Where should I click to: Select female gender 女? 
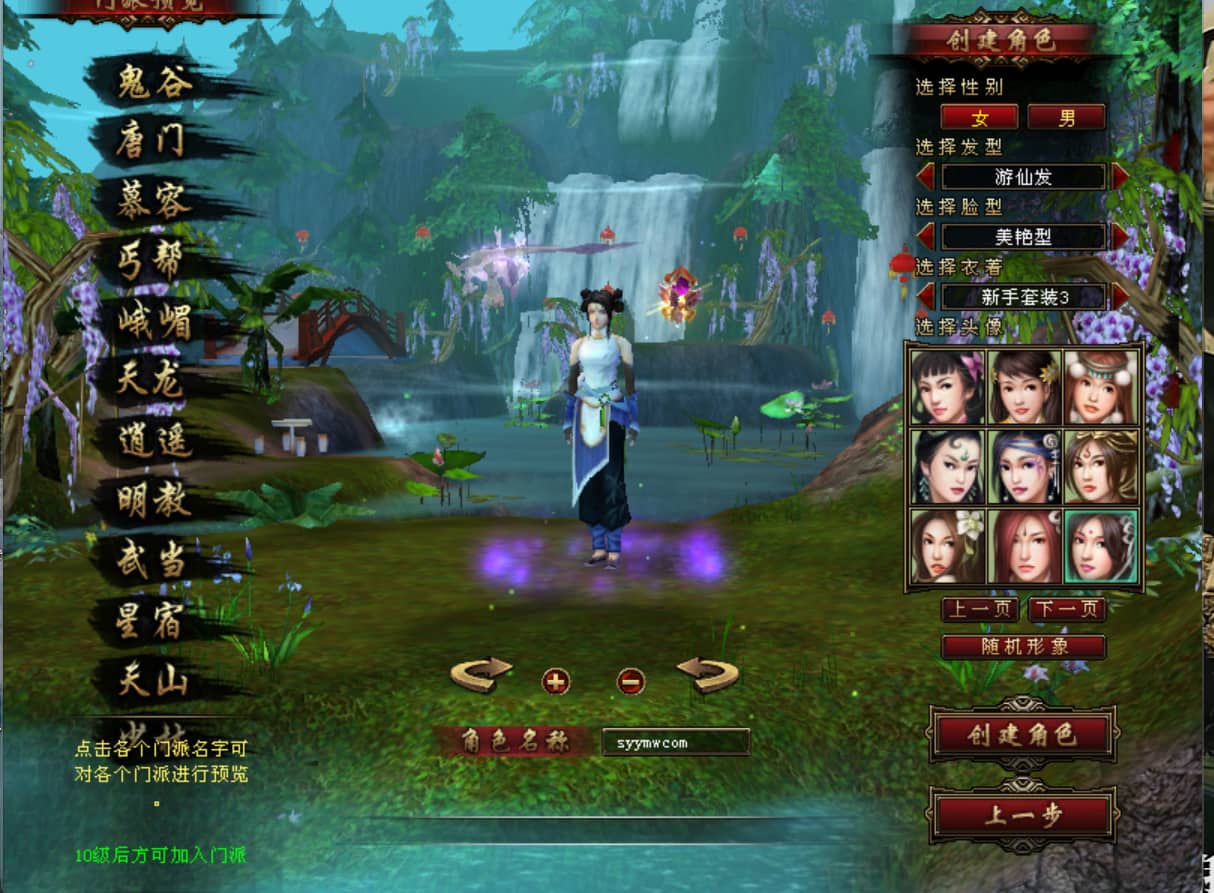979,117
